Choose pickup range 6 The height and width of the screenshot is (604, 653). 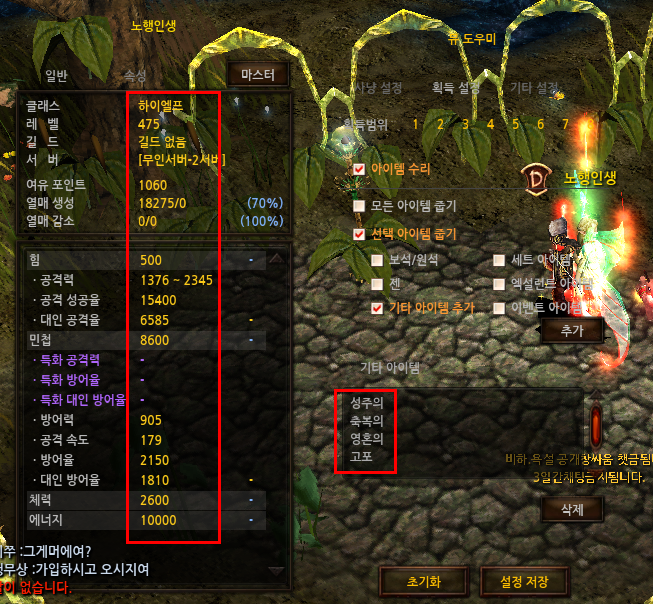coord(541,124)
